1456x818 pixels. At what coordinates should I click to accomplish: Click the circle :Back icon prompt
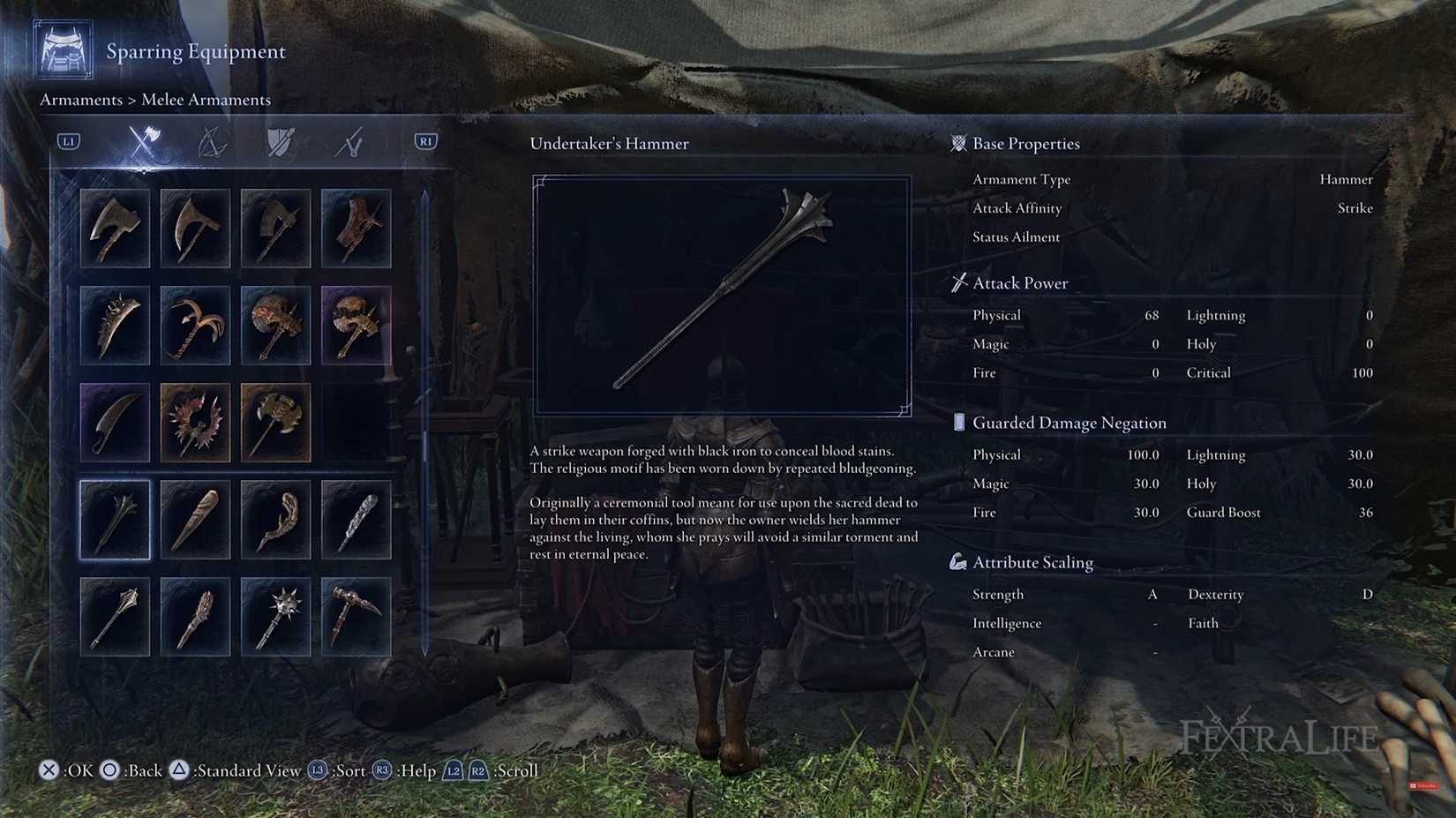[110, 770]
